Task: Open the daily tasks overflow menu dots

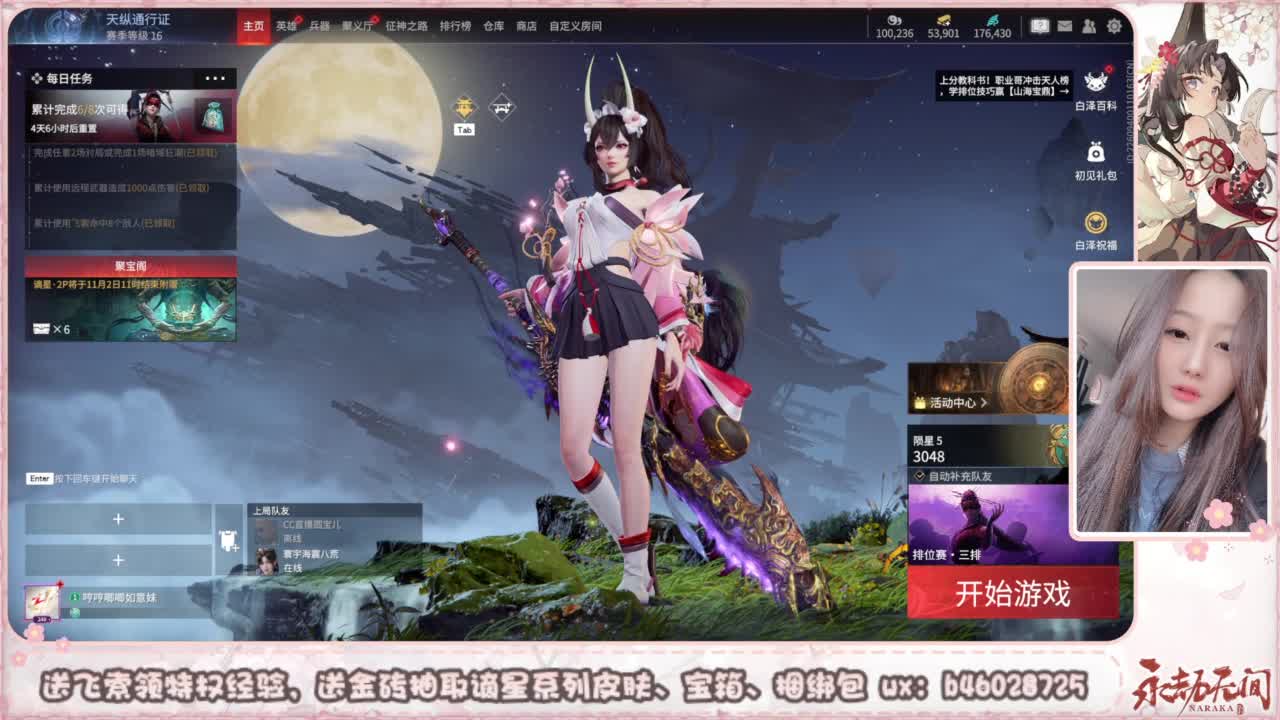Action: tap(215, 76)
